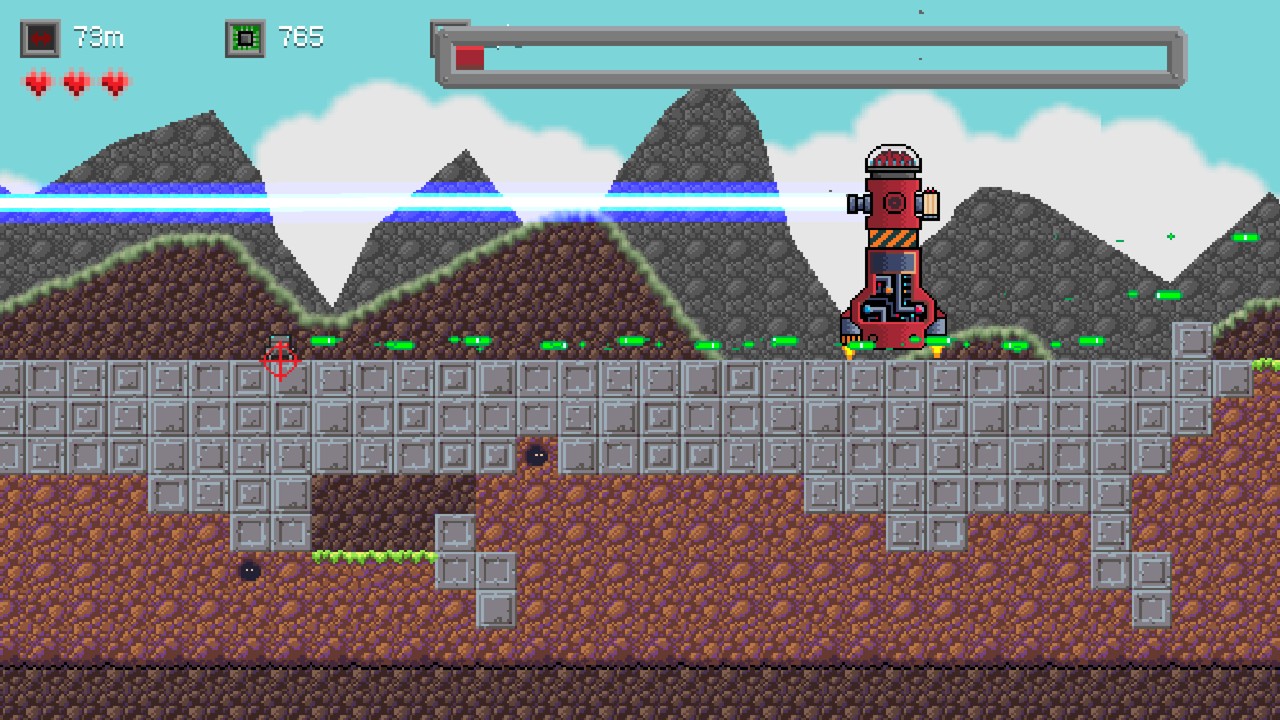Viewport: 1280px width, 720px height.
Task: Select the rightmost heart icon
Action: tap(114, 84)
